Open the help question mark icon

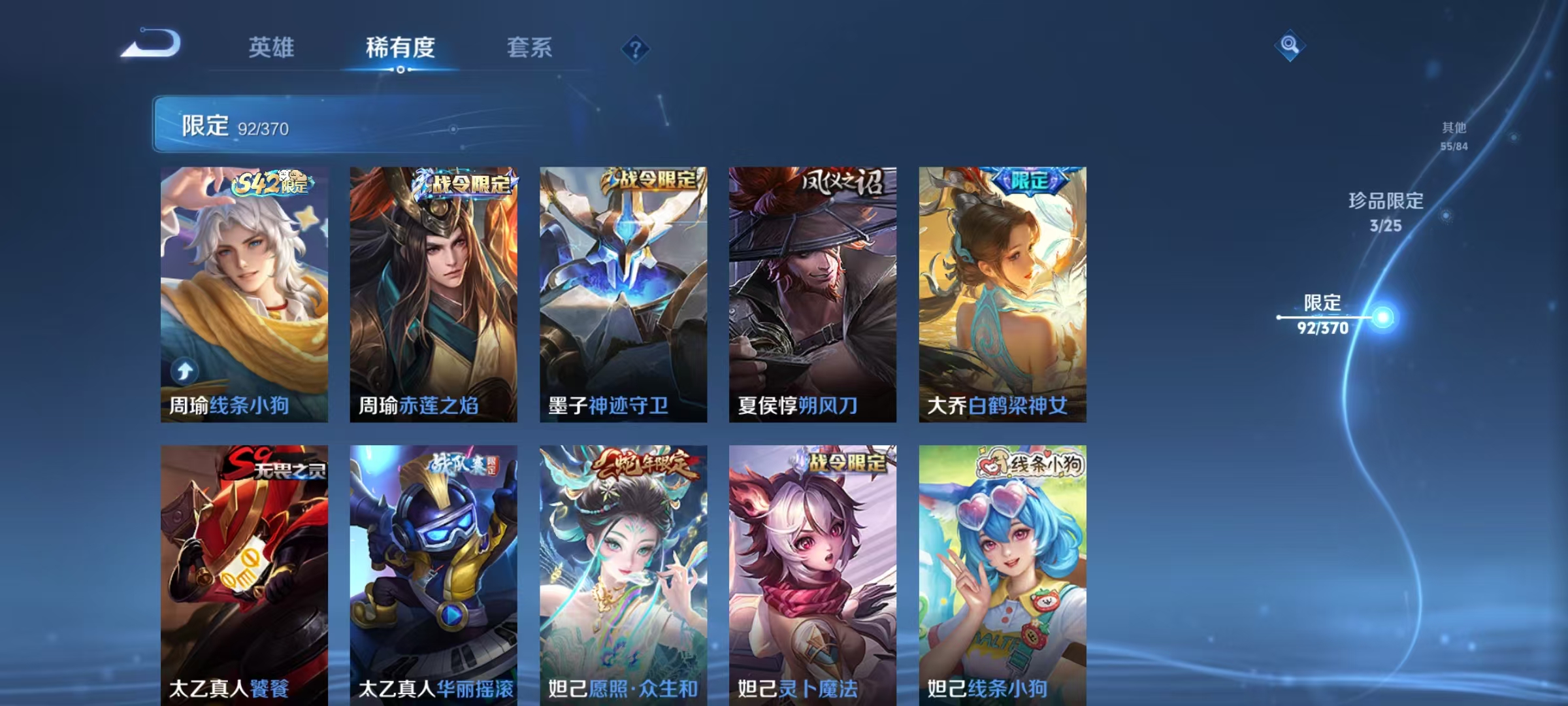click(x=637, y=50)
